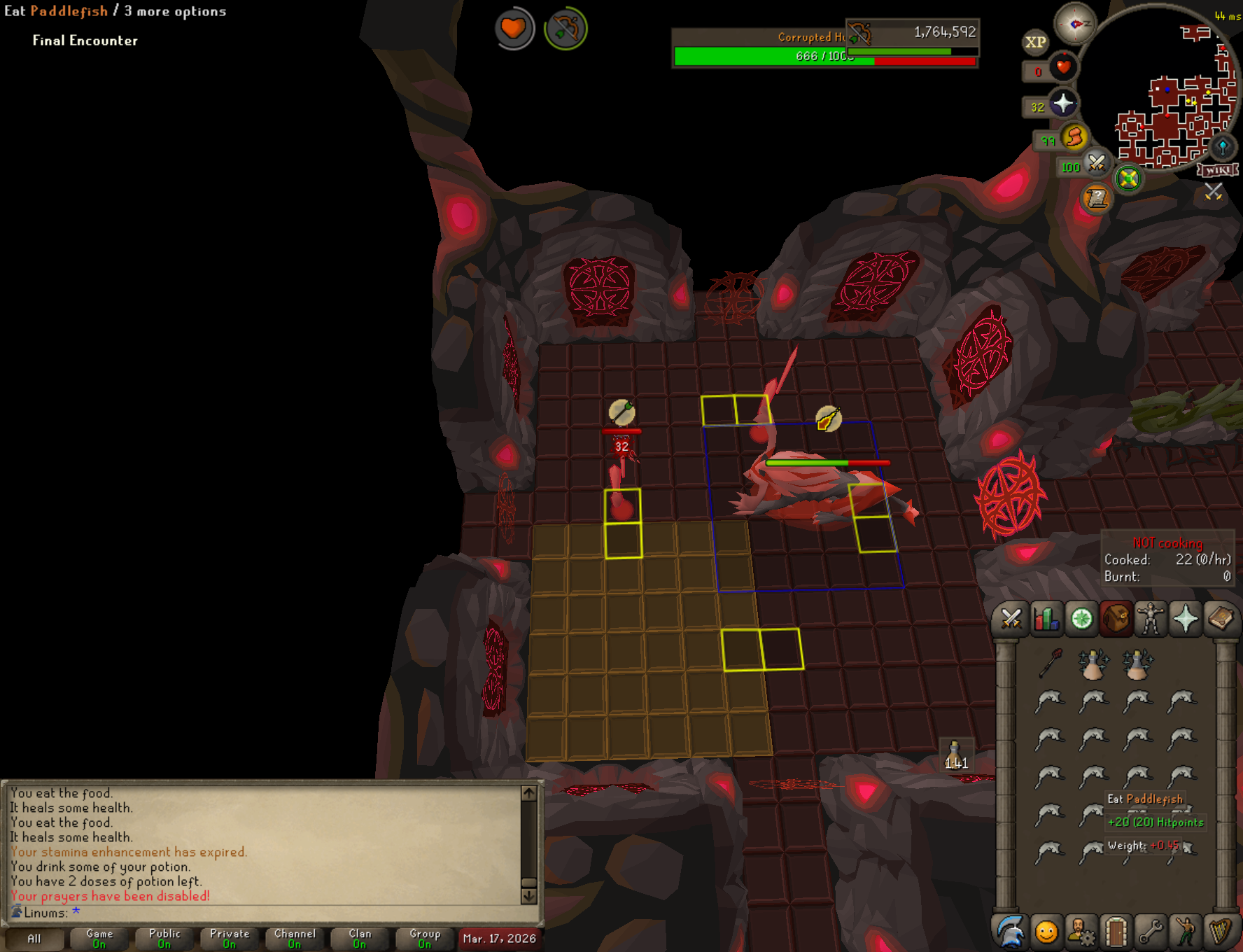Click the compass to face north

[1075, 24]
